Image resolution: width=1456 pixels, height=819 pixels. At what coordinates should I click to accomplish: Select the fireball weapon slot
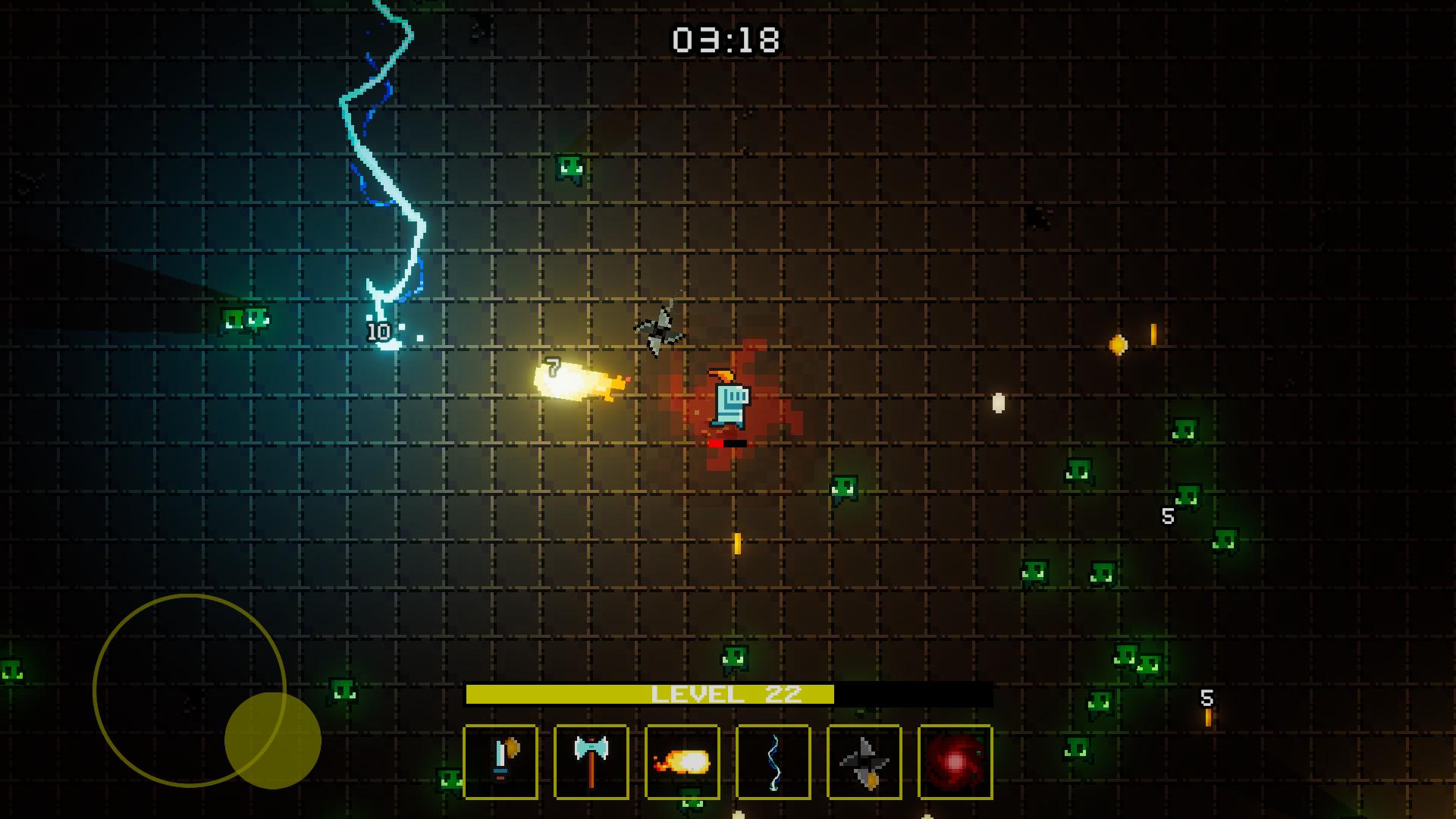coord(681,762)
